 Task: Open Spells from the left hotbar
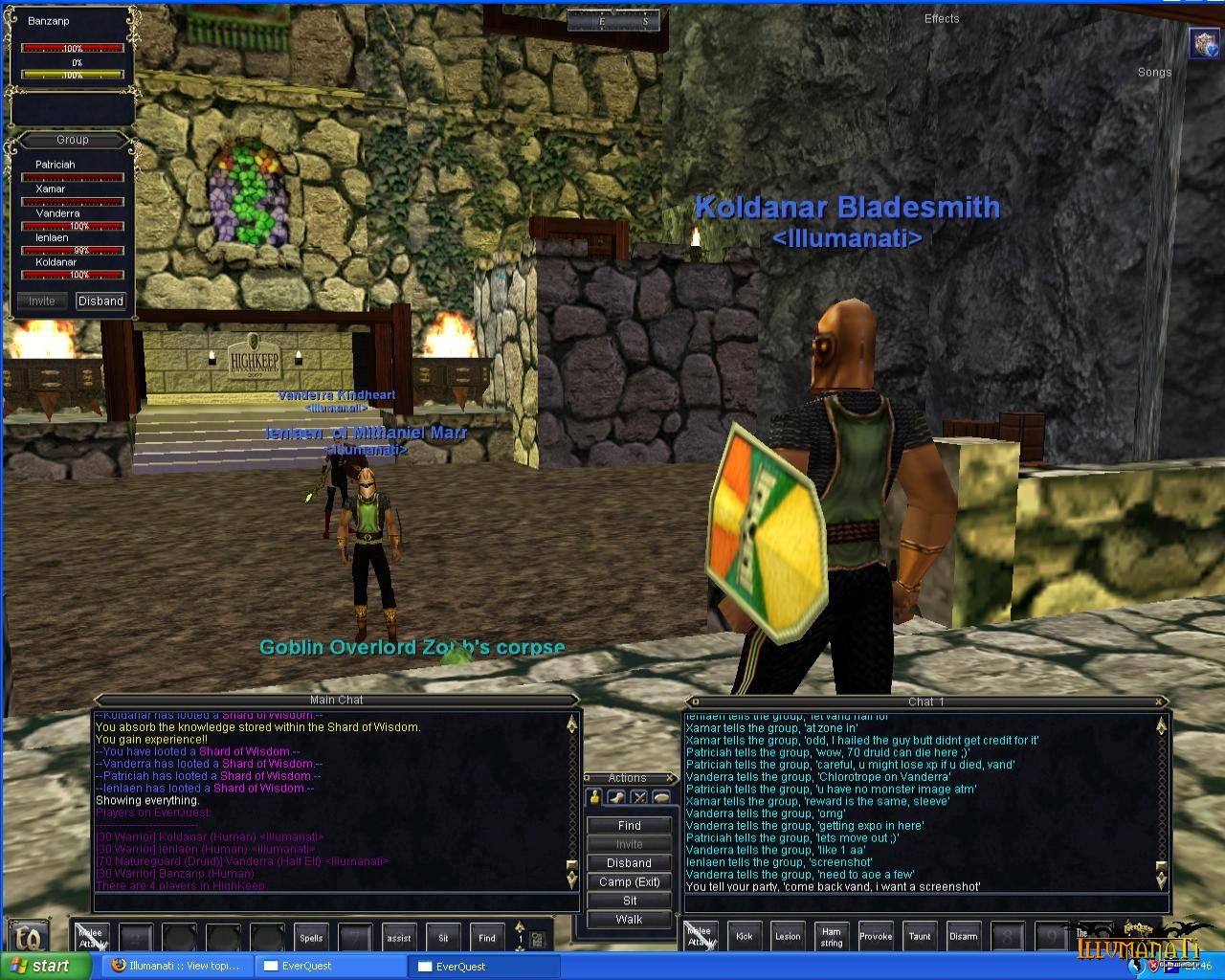tap(311, 938)
